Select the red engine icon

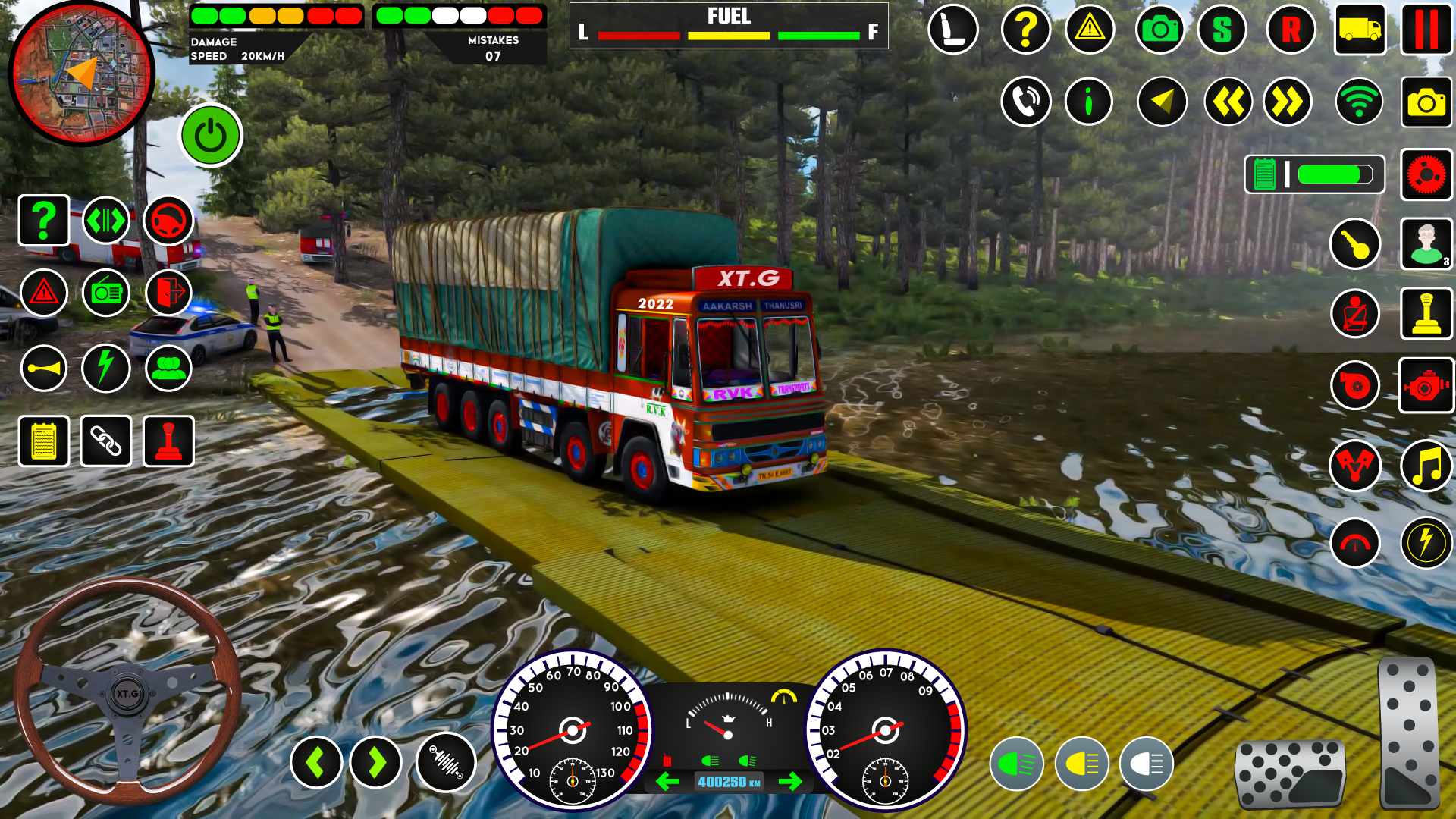(x=1426, y=386)
